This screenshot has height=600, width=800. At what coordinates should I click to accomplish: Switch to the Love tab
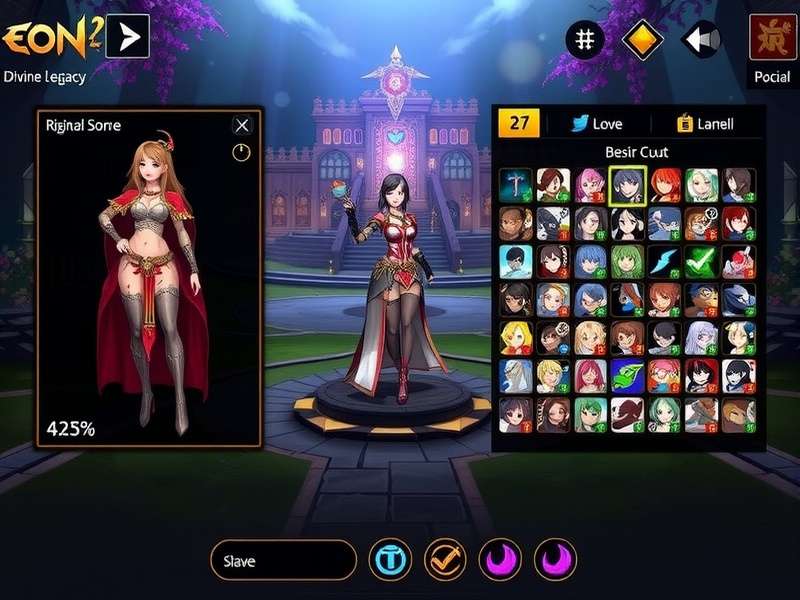596,124
